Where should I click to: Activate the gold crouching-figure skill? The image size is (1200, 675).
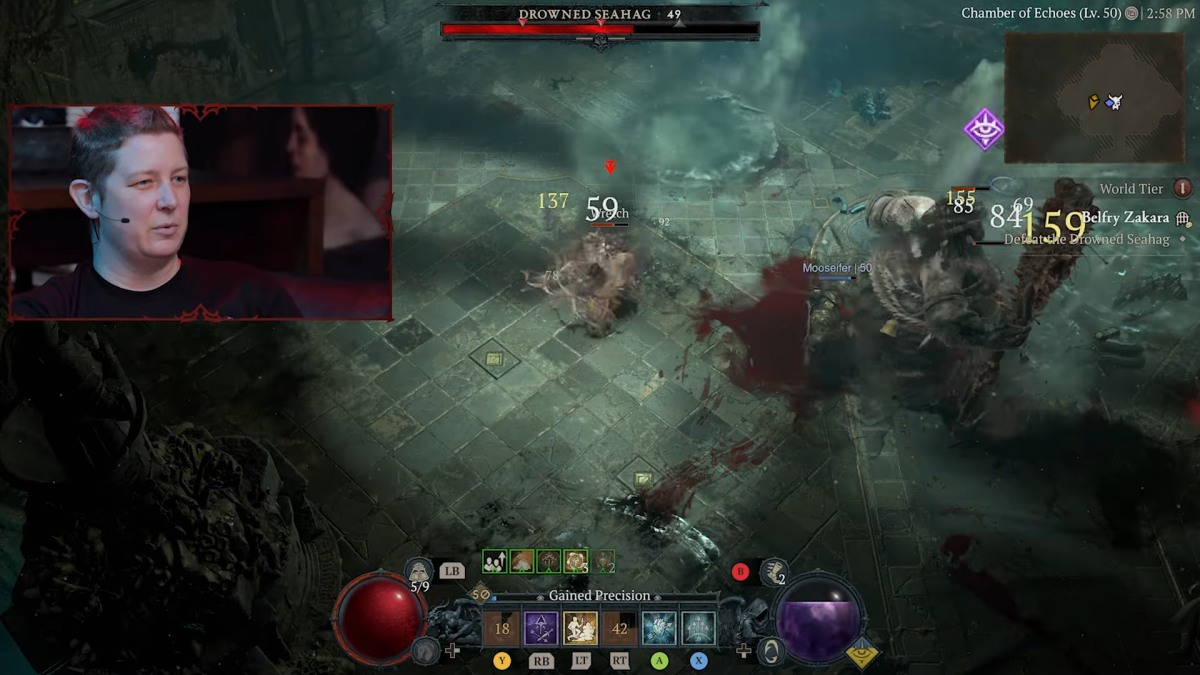pos(580,628)
